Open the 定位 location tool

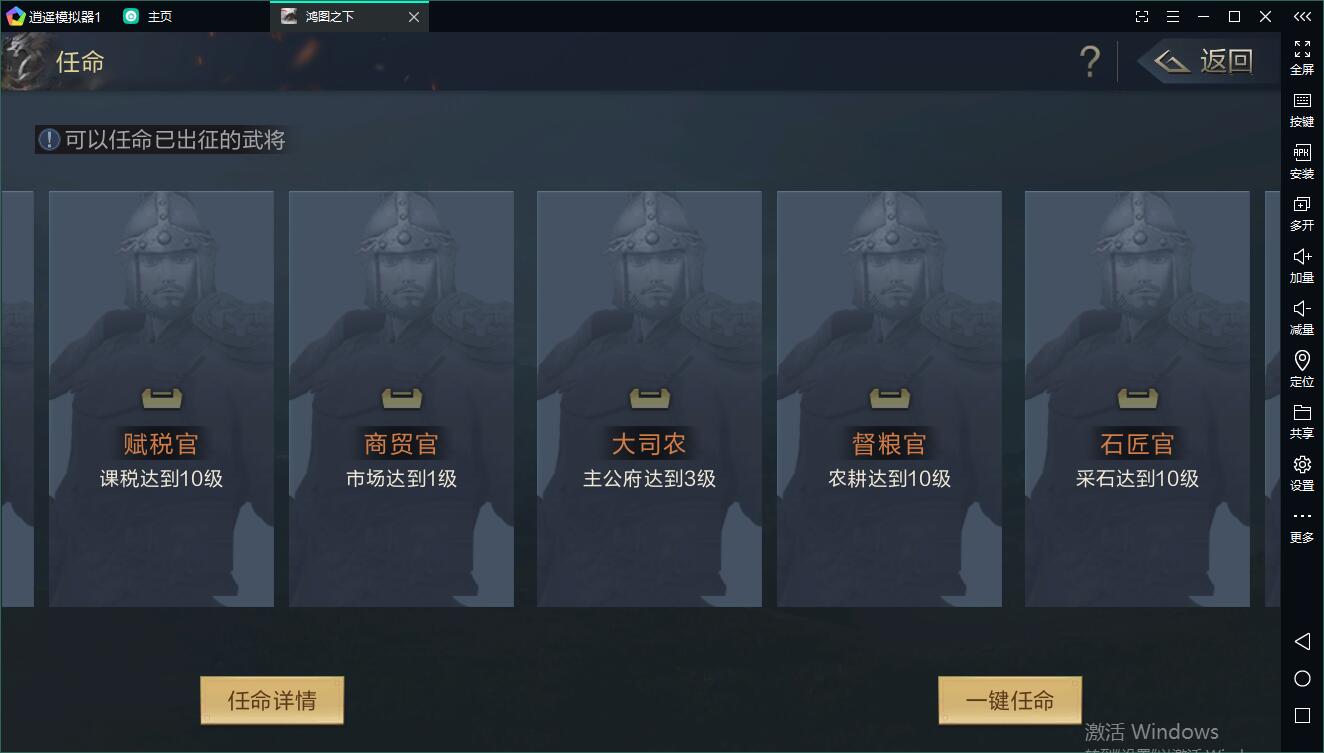1302,369
